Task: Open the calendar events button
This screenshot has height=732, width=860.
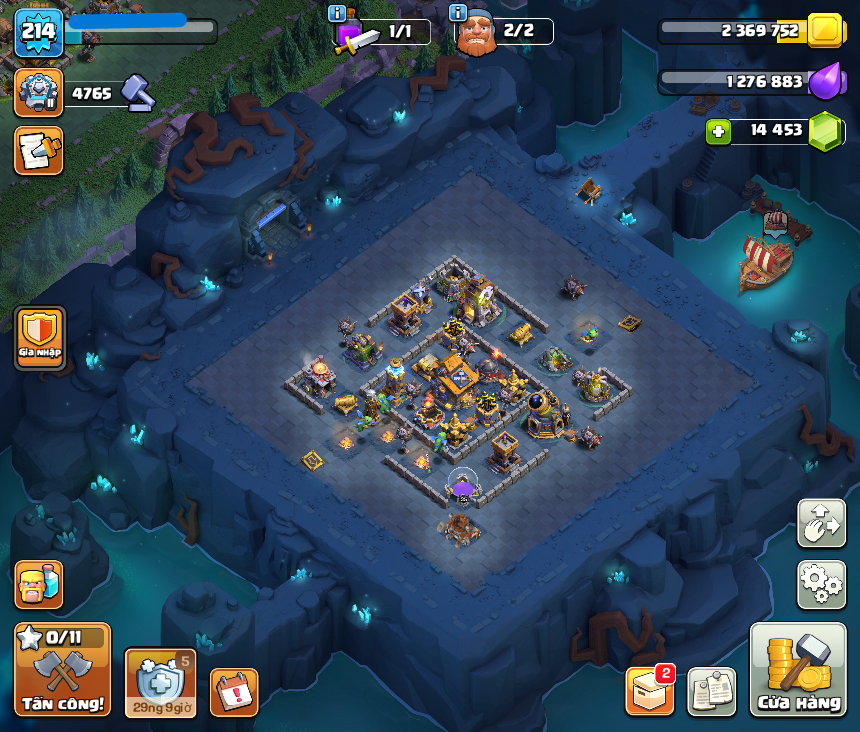Action: point(234,692)
